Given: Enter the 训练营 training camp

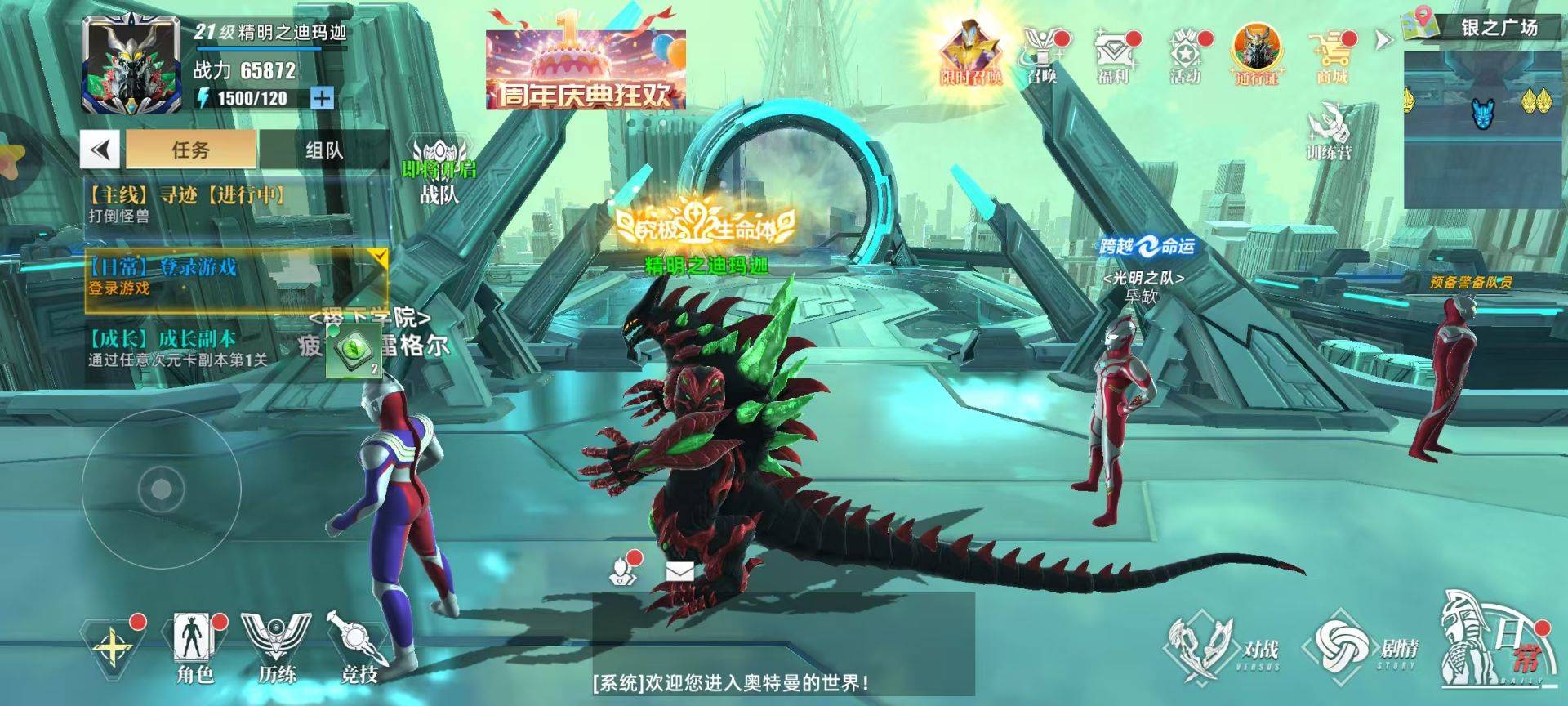Looking at the screenshot, I should tap(1329, 131).
